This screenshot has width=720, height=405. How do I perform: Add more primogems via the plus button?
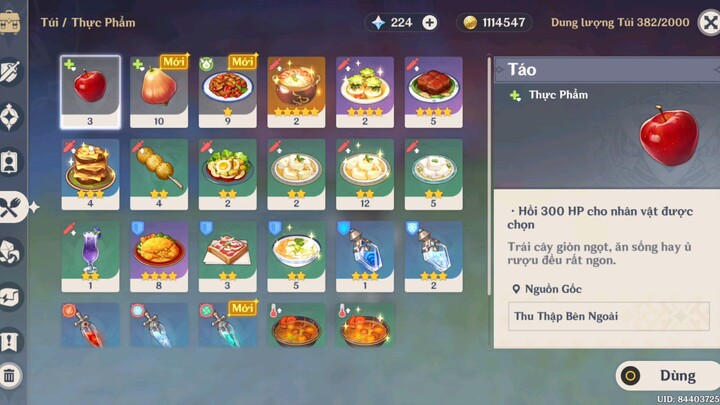point(429,22)
